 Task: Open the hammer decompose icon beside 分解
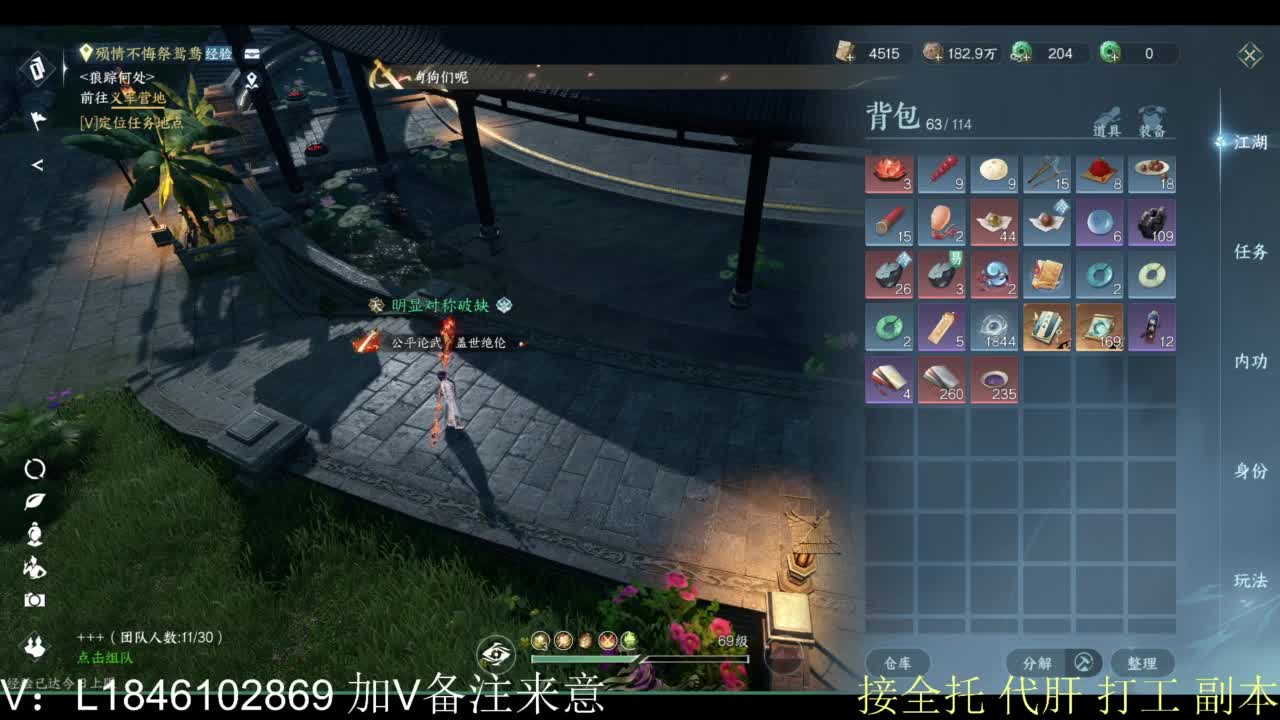point(1082,663)
